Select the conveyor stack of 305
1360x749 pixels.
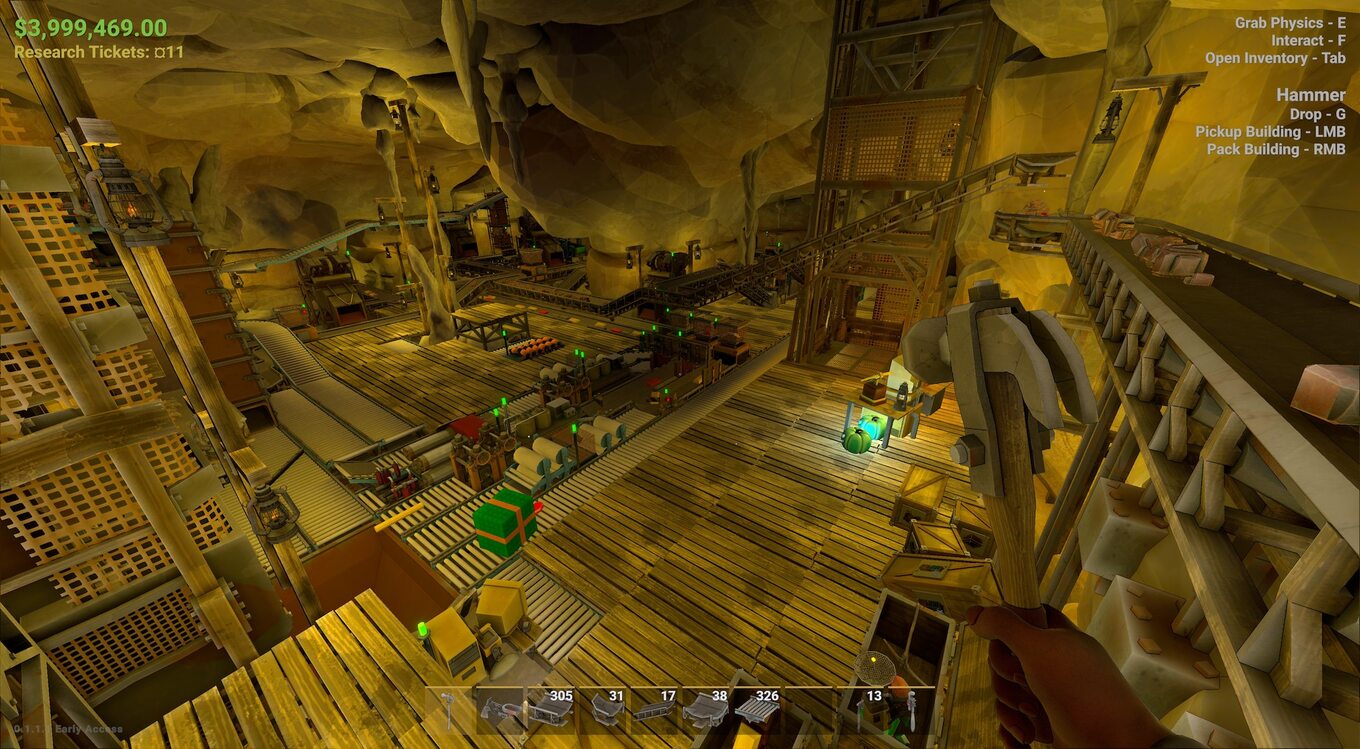[x=550, y=710]
